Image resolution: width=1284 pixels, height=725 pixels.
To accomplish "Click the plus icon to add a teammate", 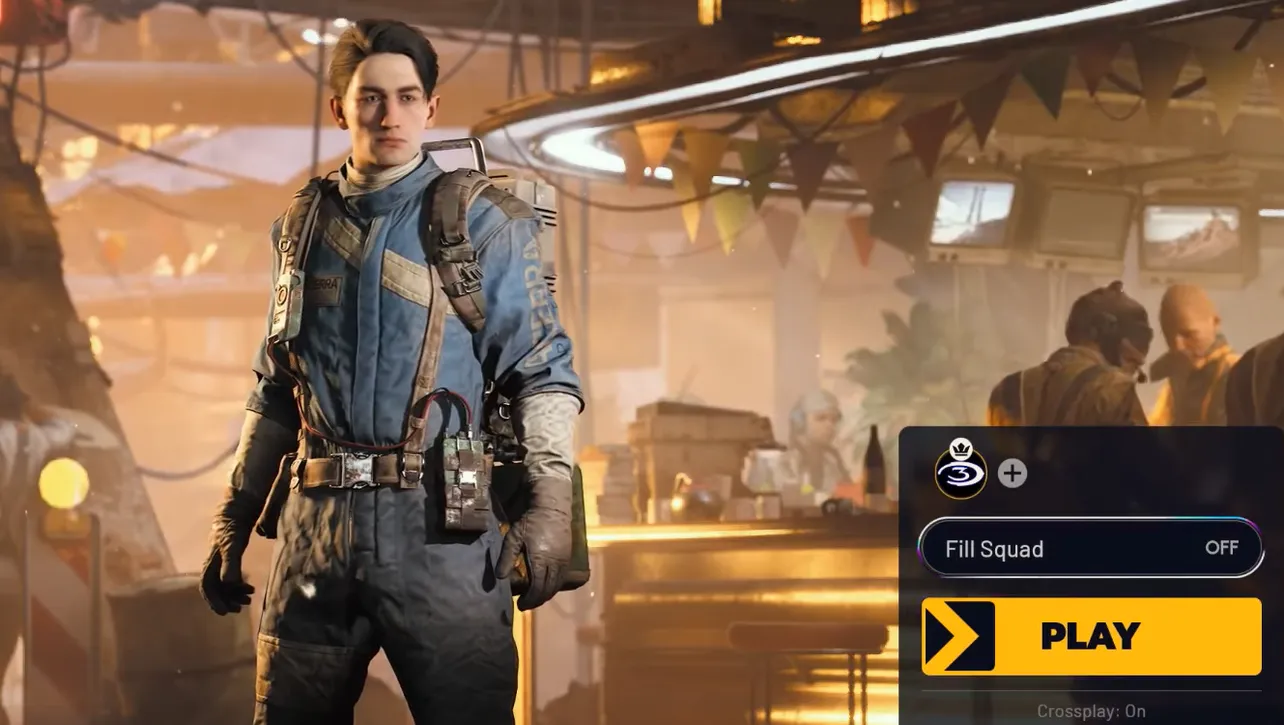I will pos(1011,473).
